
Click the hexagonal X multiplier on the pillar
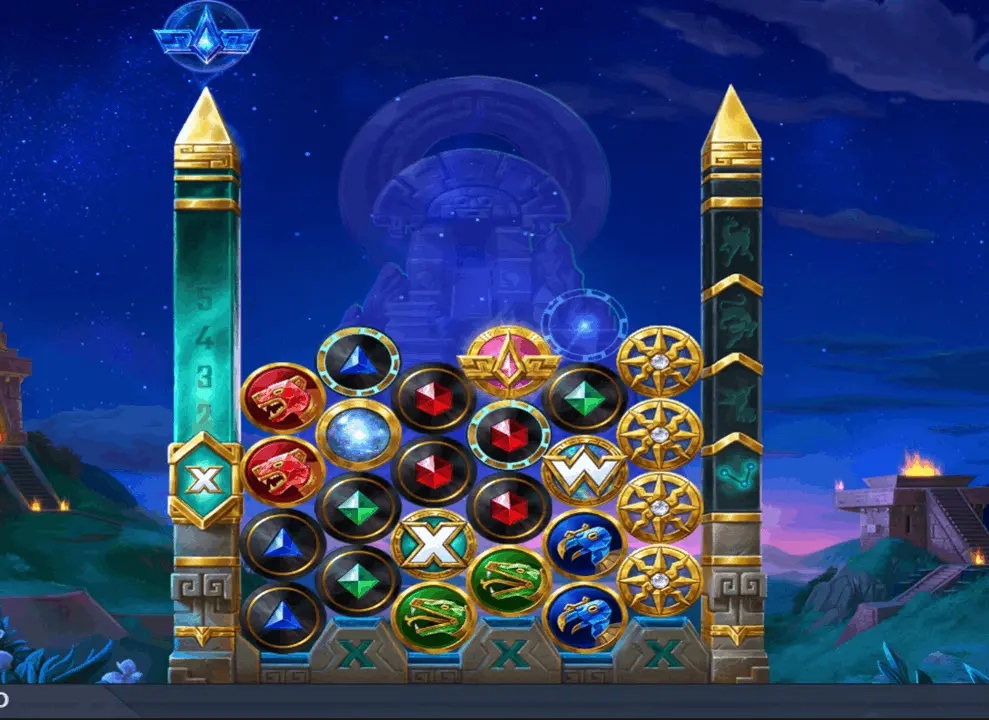[x=204, y=482]
